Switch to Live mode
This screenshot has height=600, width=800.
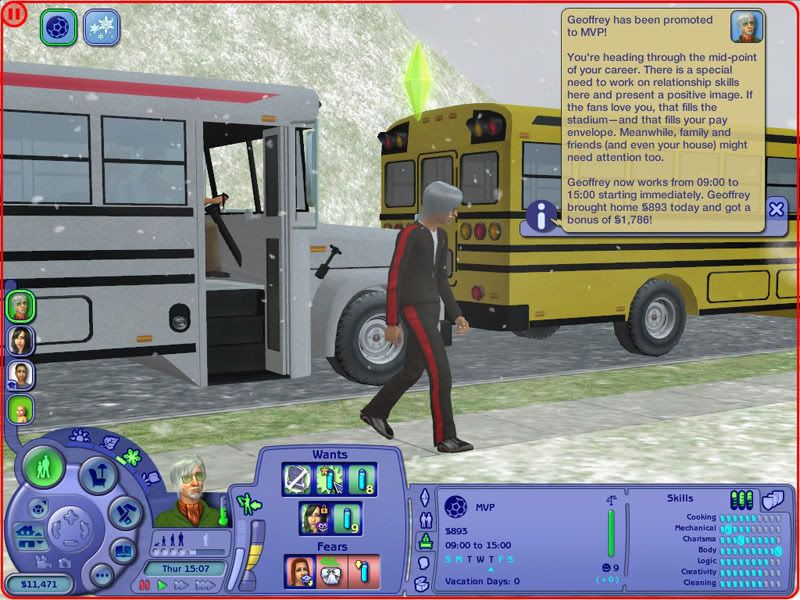(x=44, y=468)
